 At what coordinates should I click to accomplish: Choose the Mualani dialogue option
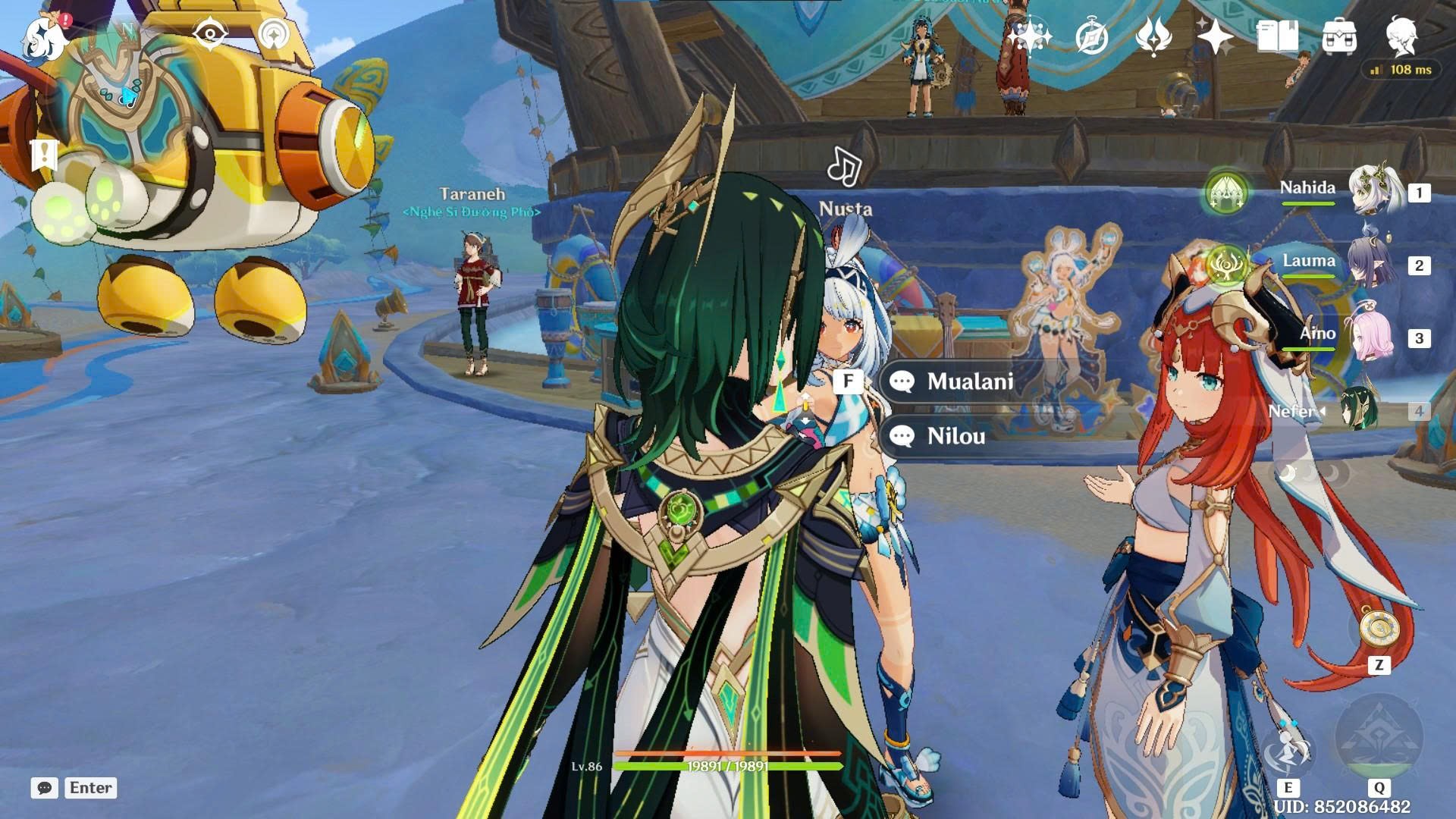[x=969, y=381]
